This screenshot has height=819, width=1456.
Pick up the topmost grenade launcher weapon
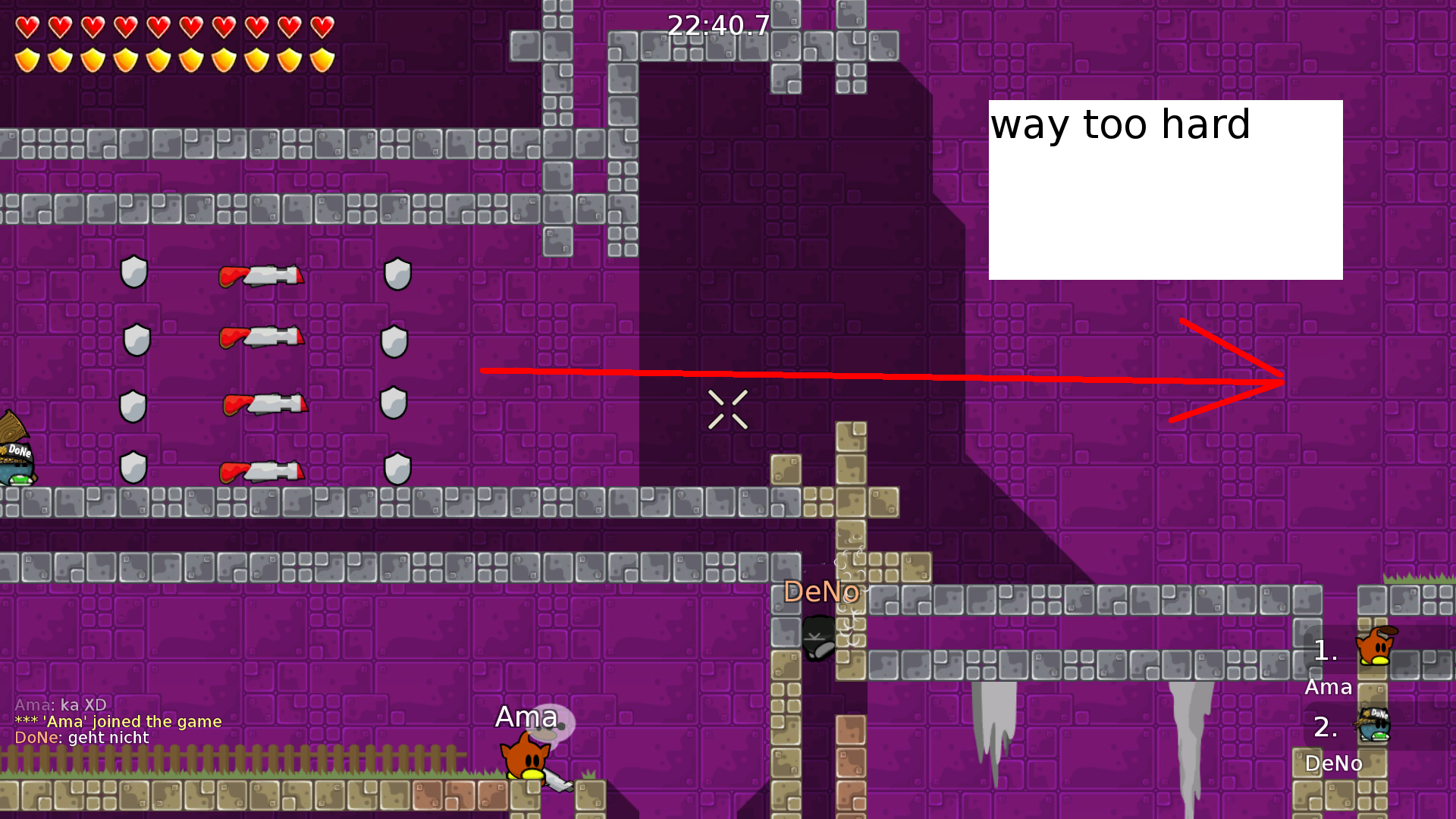pyautogui.click(x=262, y=275)
